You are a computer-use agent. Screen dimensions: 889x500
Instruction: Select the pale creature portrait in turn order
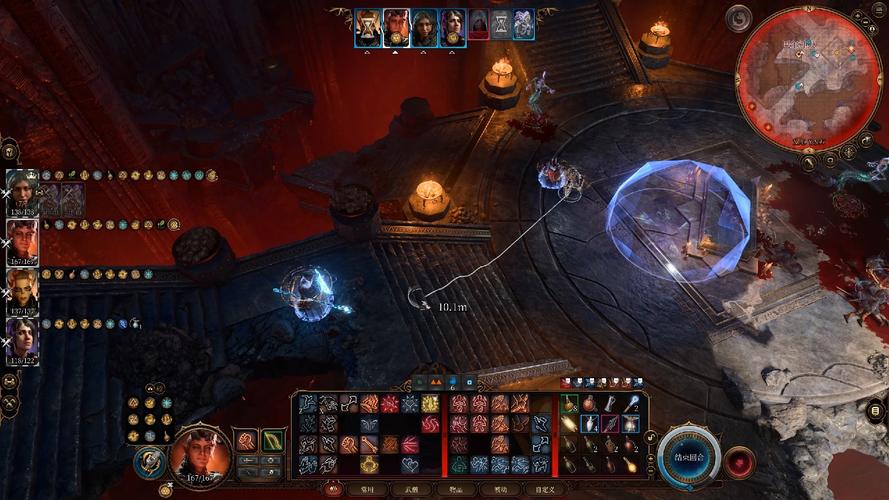coord(523,24)
